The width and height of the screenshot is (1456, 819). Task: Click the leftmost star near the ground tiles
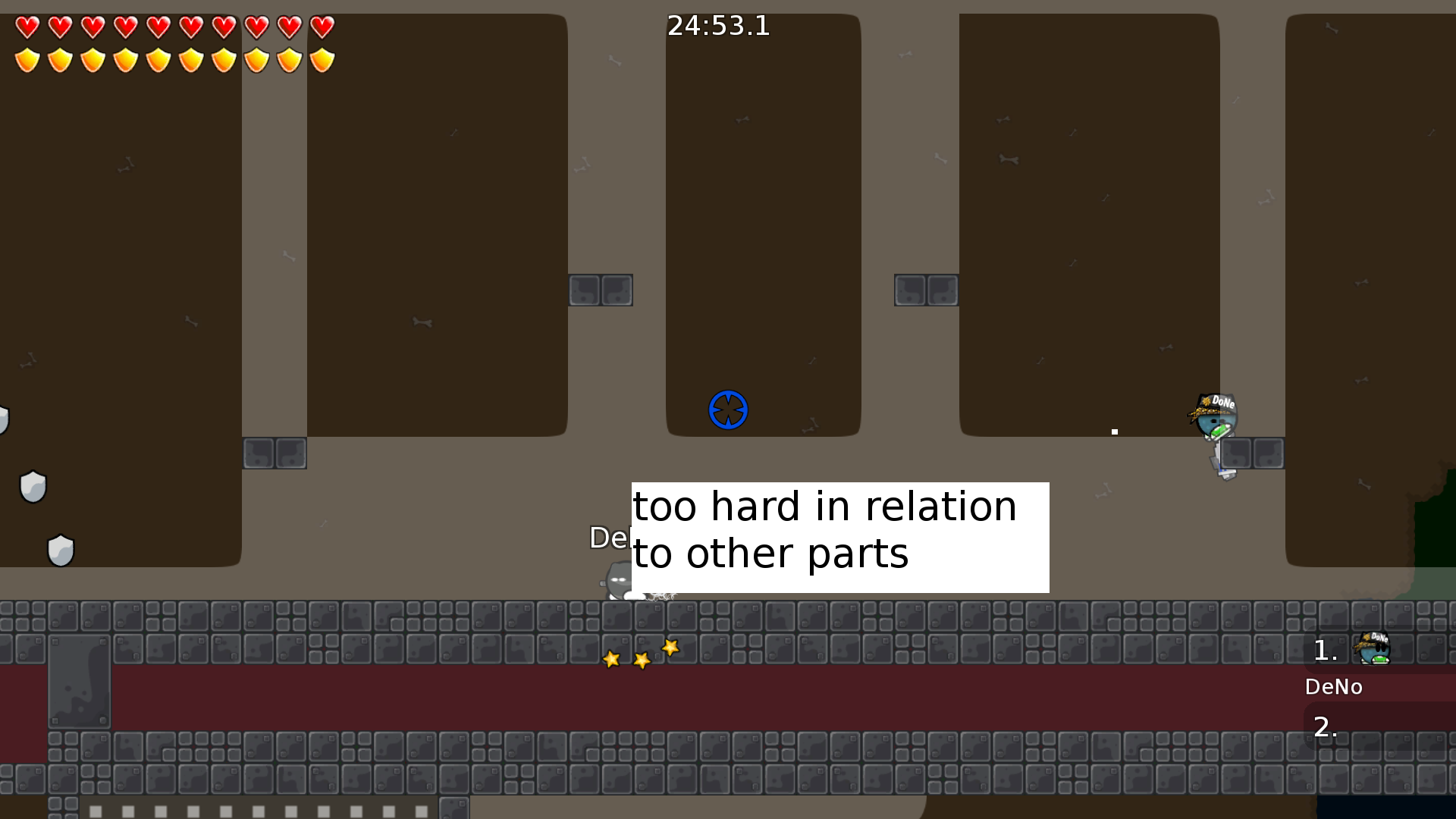pyautogui.click(x=610, y=659)
